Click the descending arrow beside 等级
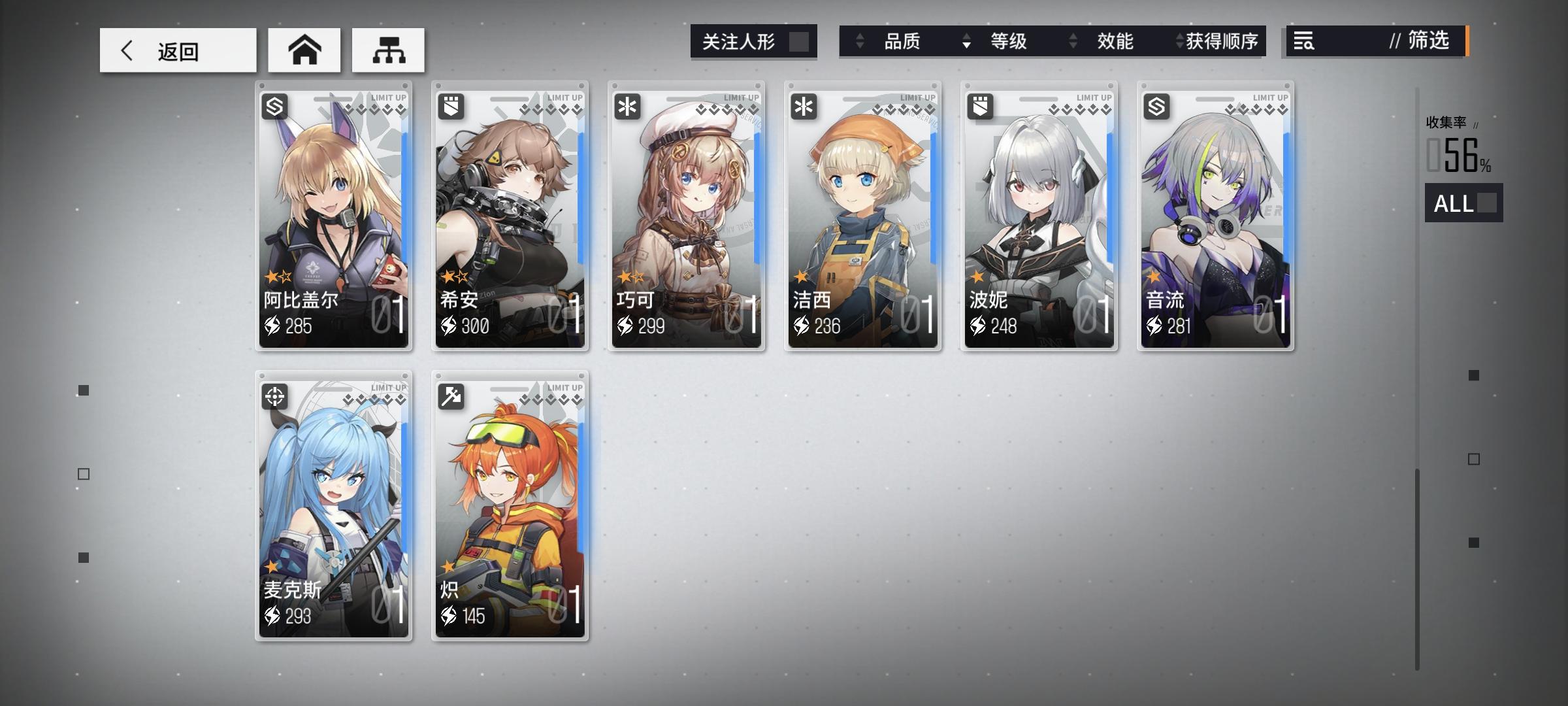This screenshot has width=1568, height=706. (965, 42)
